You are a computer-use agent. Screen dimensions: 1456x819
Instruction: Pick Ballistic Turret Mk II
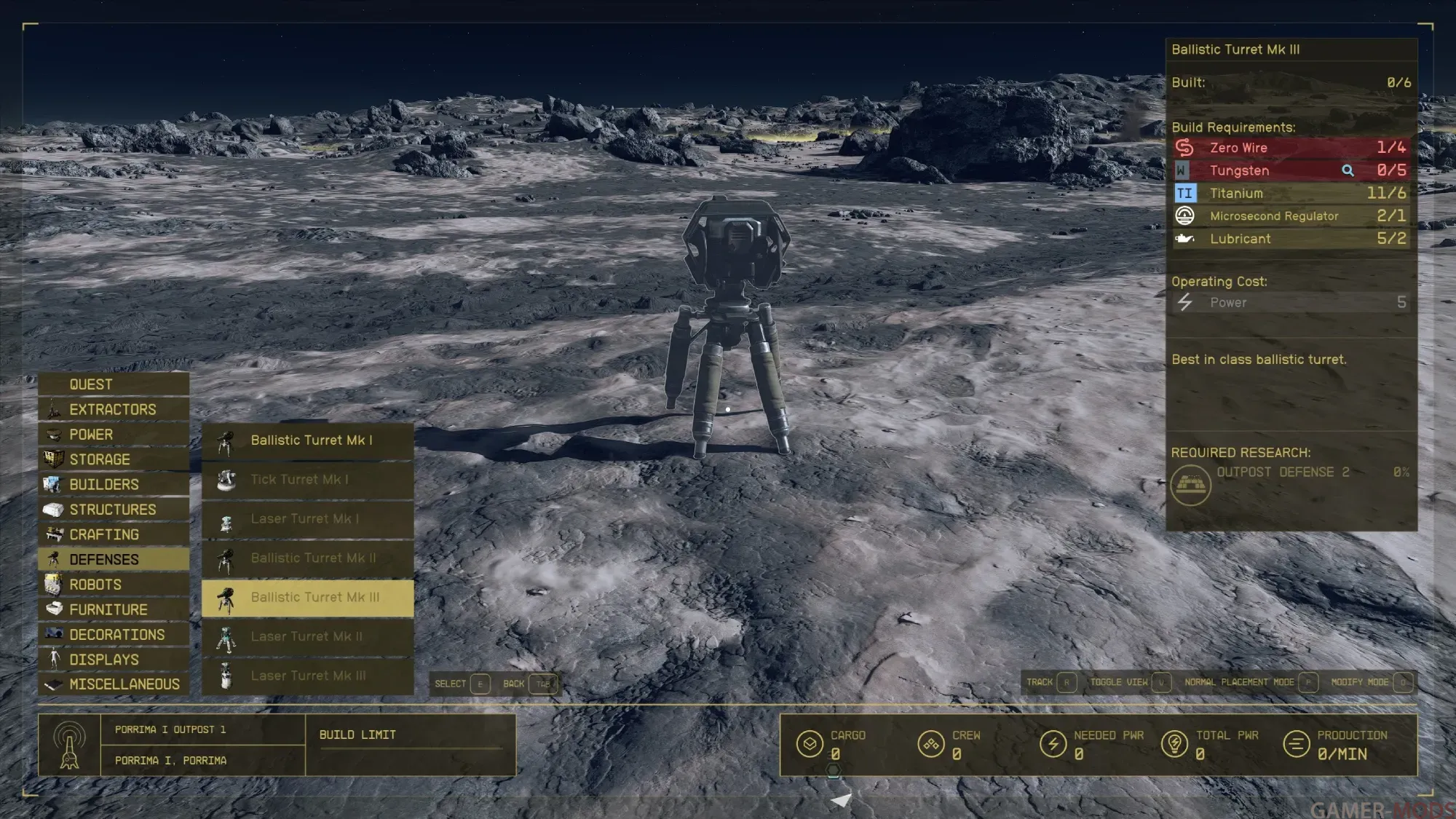pos(308,558)
